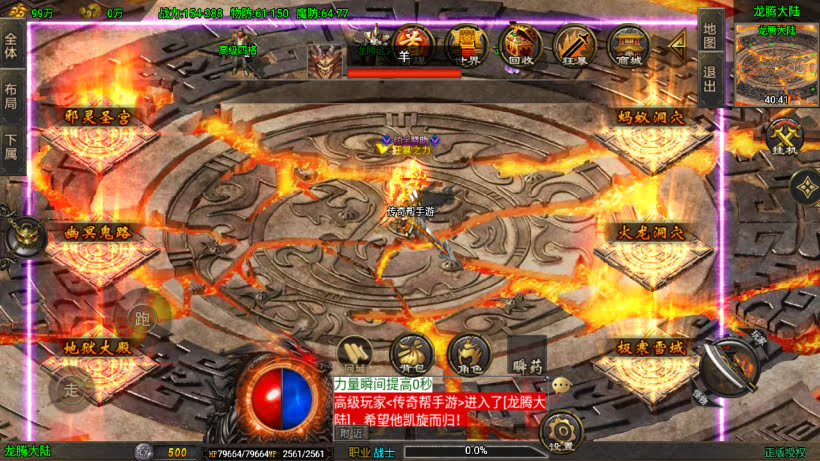Switch to the 下属 tab

tap(11, 147)
